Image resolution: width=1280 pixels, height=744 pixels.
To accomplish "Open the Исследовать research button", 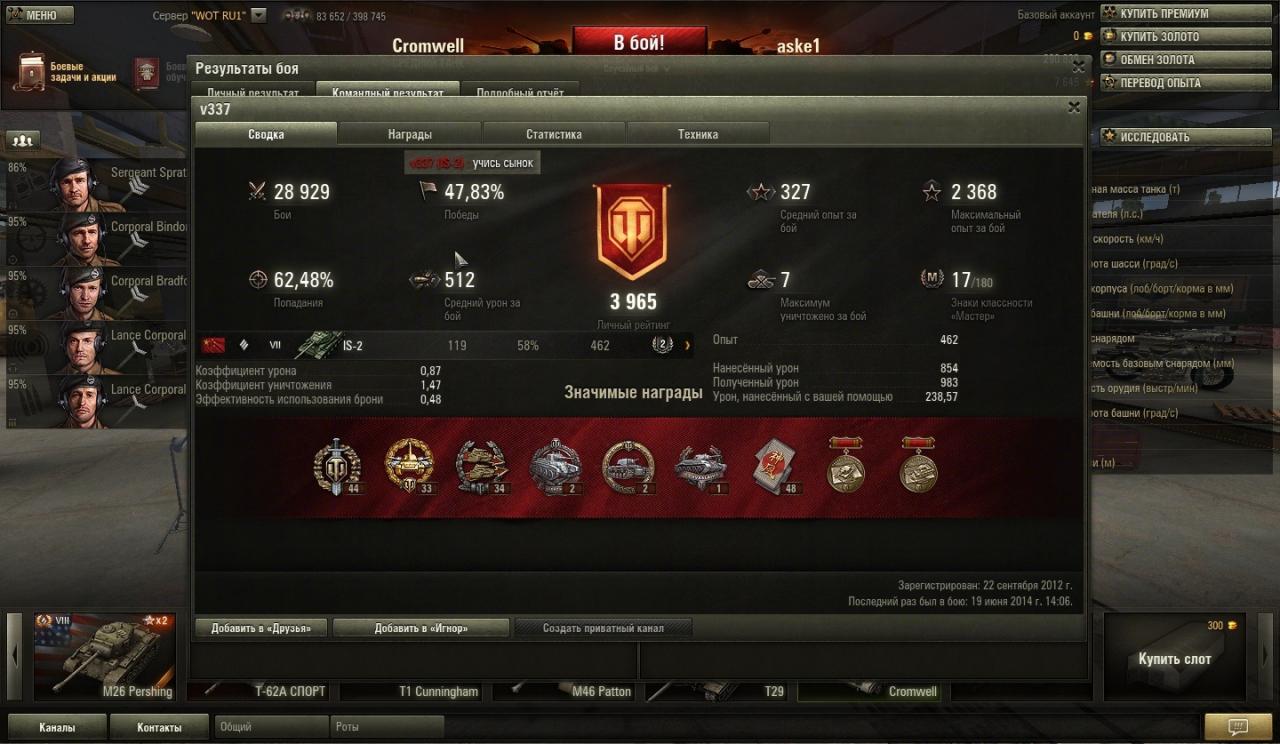I will [1154, 137].
